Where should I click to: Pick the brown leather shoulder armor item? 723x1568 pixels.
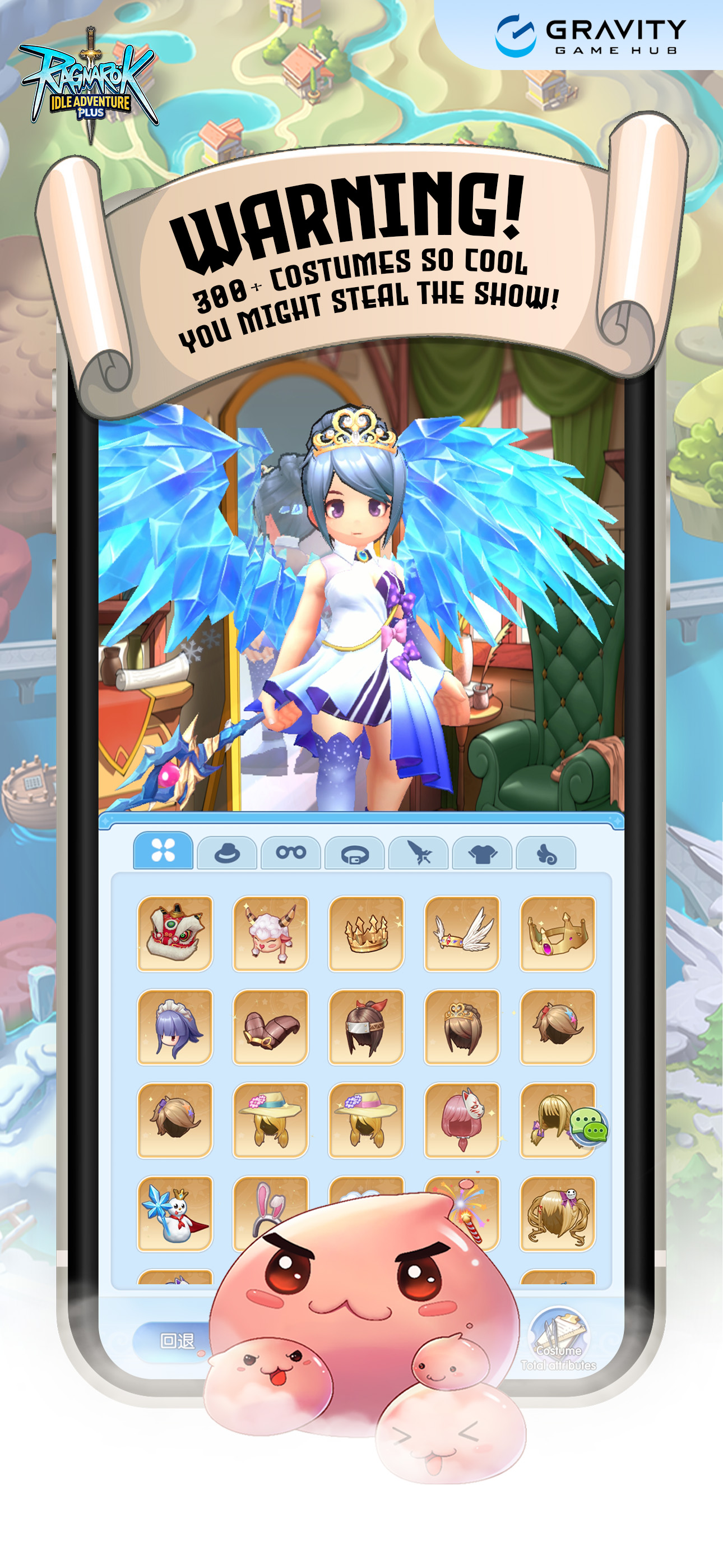pyautogui.click(x=271, y=1027)
